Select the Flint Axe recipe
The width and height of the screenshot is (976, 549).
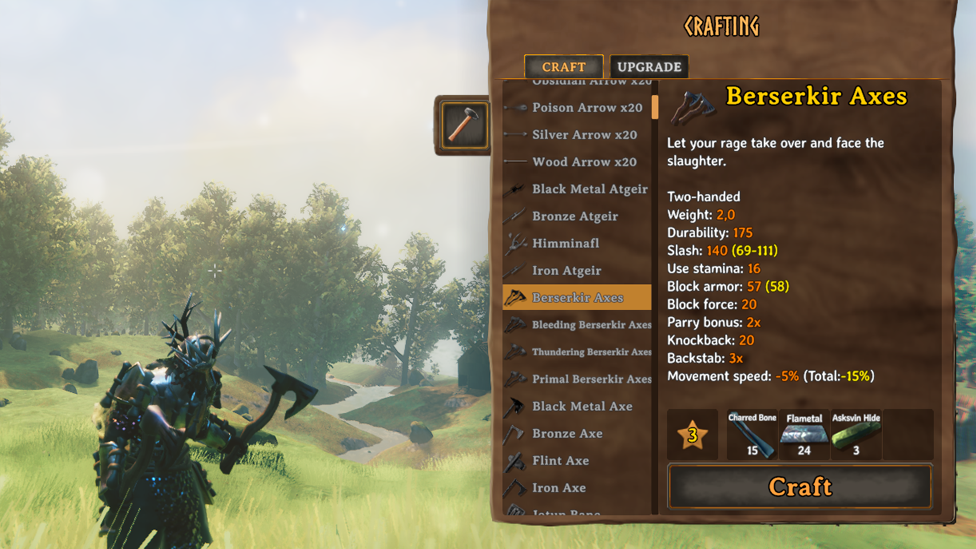pyautogui.click(x=560, y=460)
